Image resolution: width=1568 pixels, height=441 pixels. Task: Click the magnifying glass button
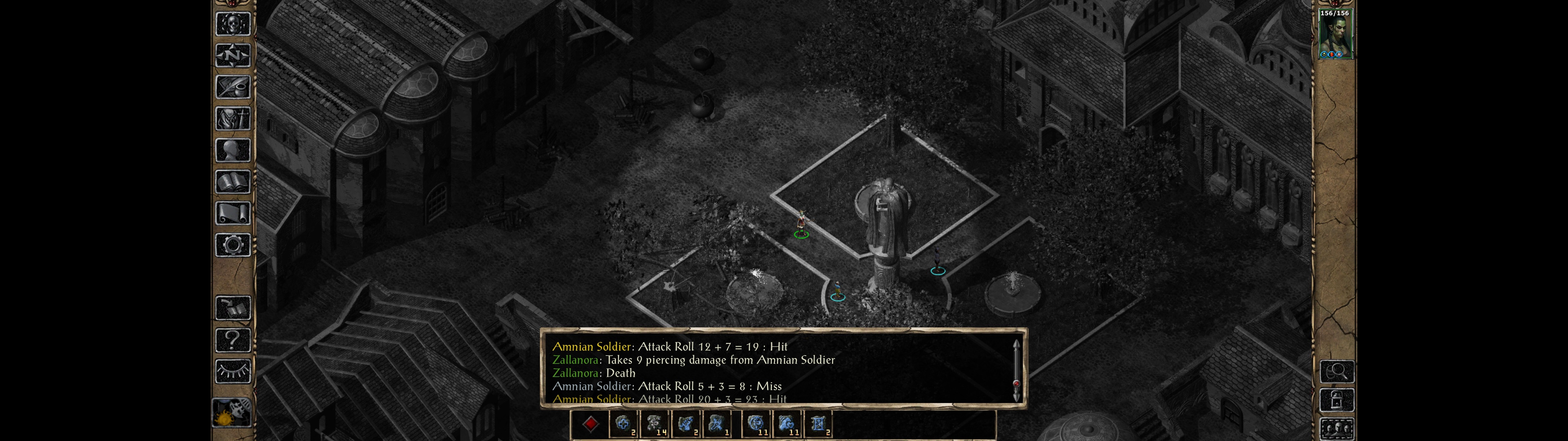tap(1336, 371)
